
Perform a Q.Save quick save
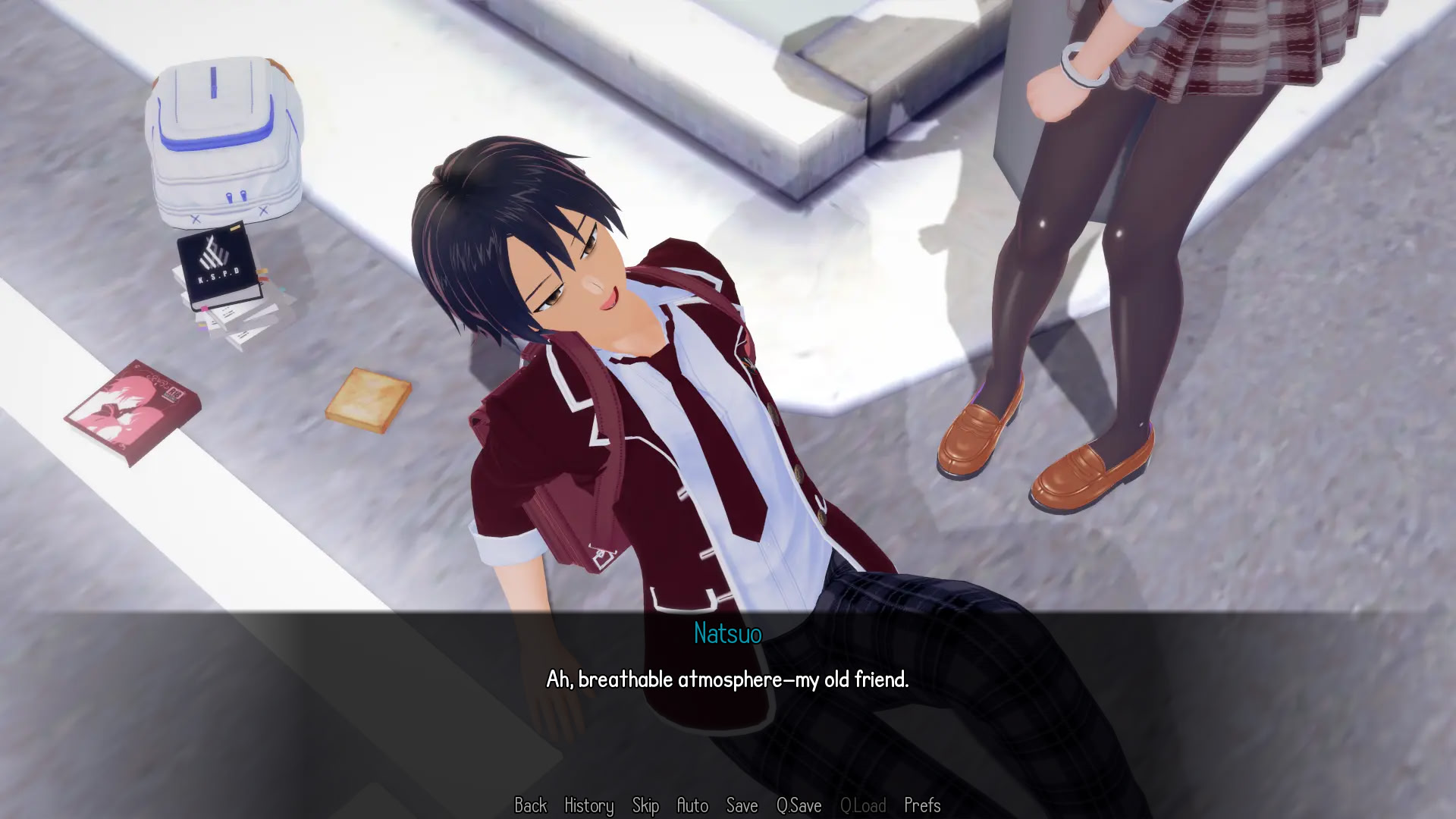click(798, 806)
